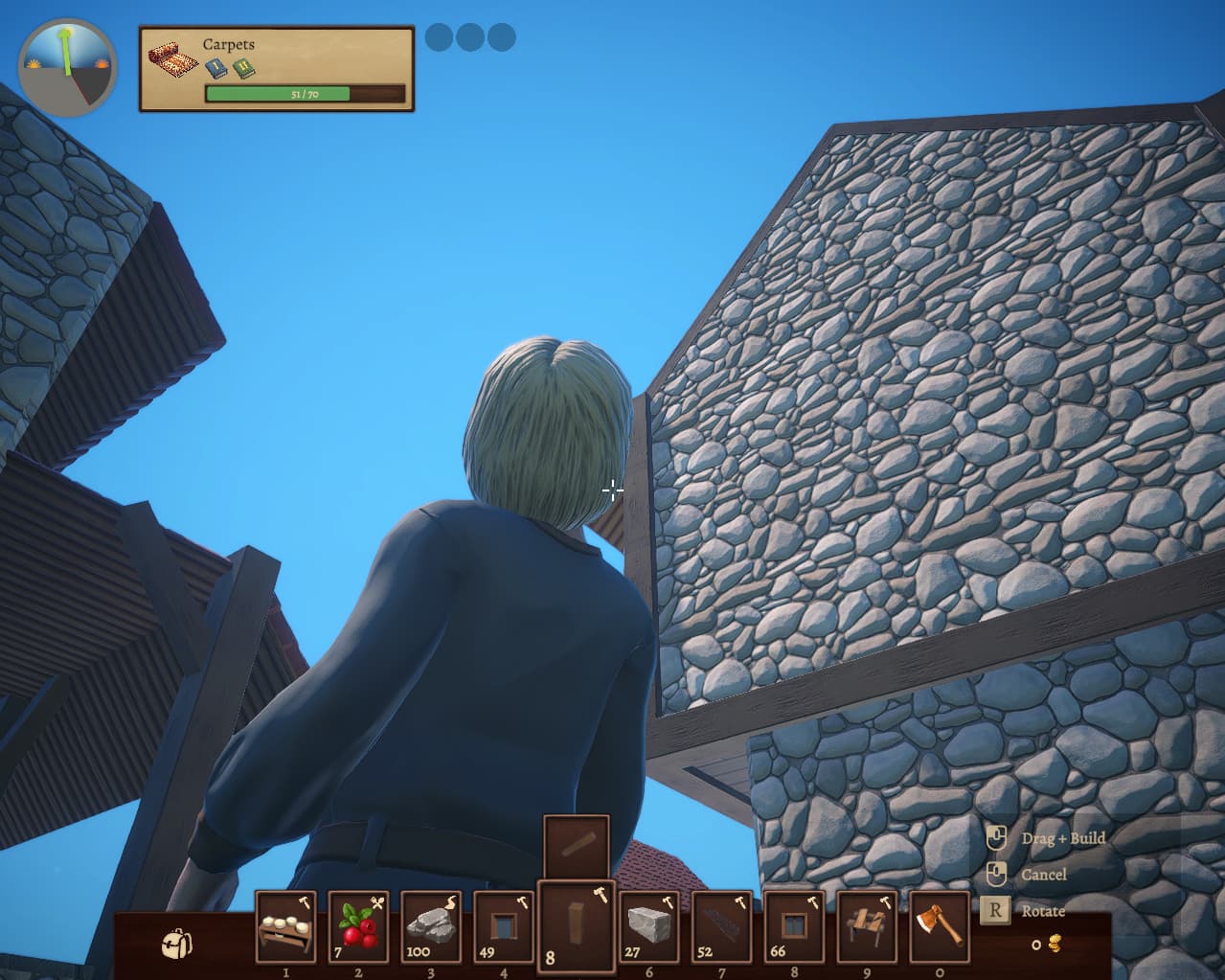1225x980 pixels.
Task: Select the red berries hotbar slot
Action: [358, 927]
